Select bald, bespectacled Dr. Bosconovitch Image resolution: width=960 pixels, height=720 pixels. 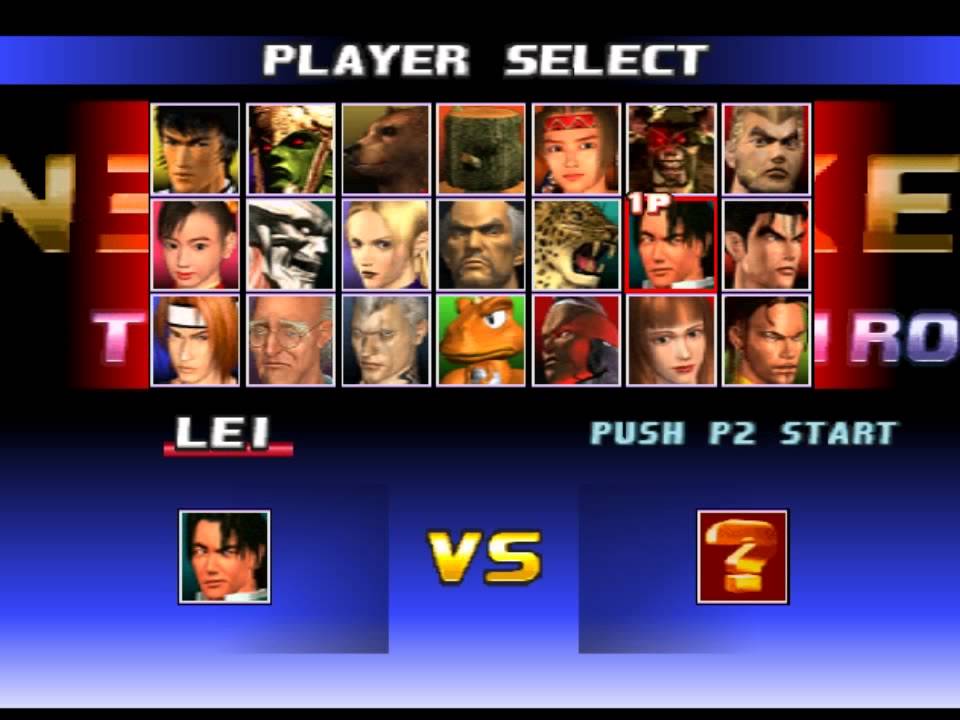tap(291, 340)
